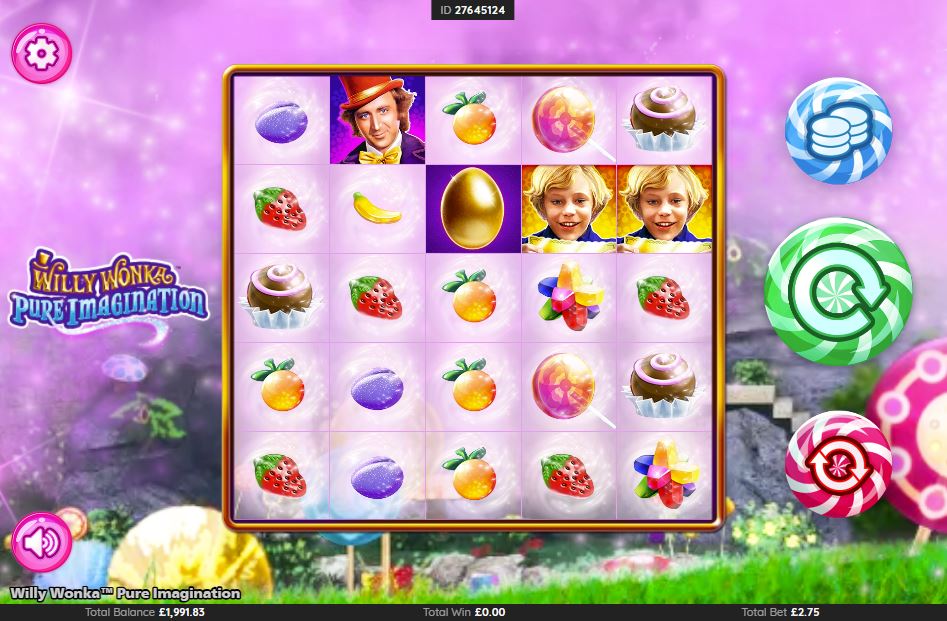Activate the red autoplay button
This screenshot has width=947, height=621.
click(838, 464)
